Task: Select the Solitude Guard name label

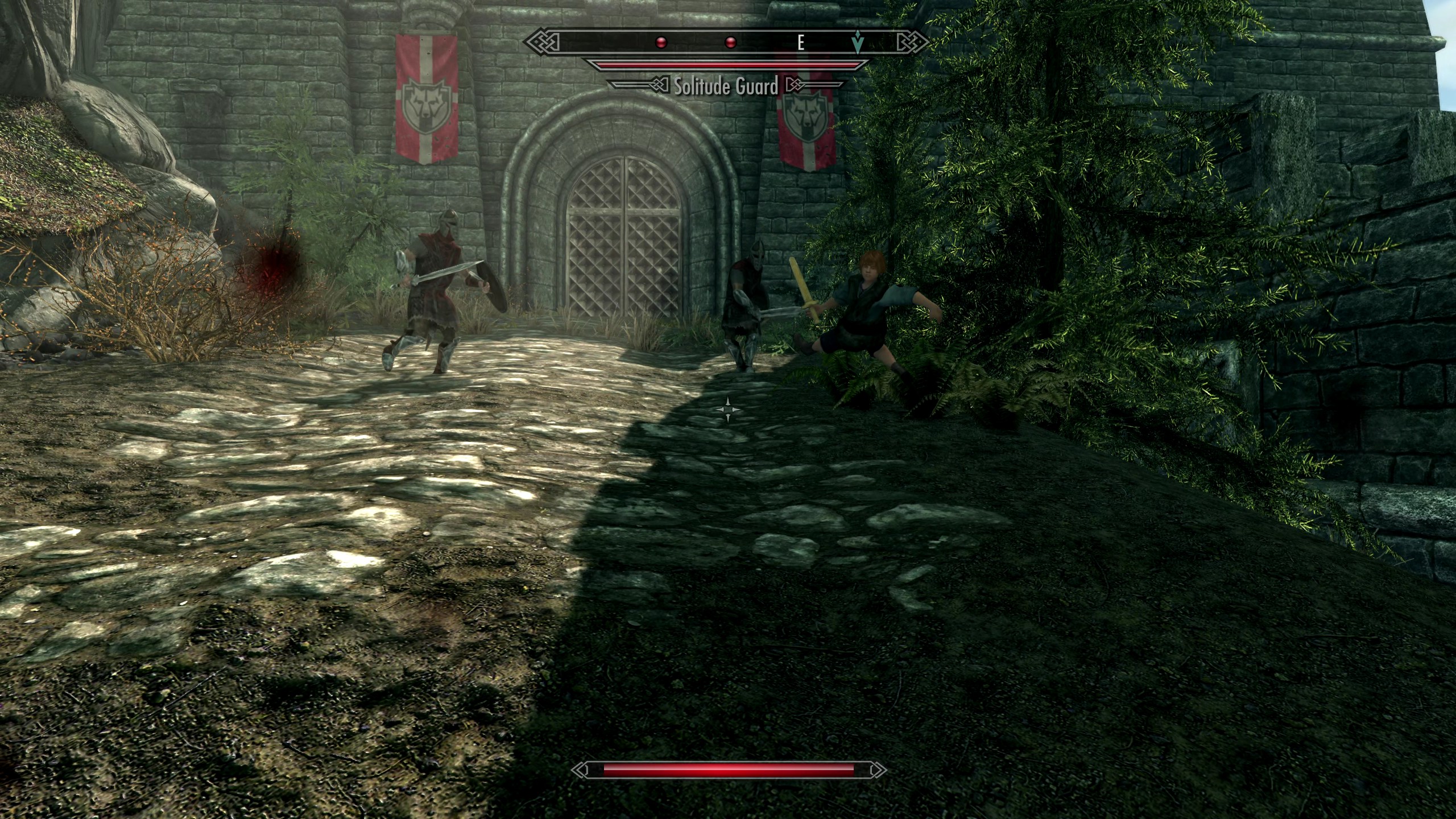Action: coord(725,86)
